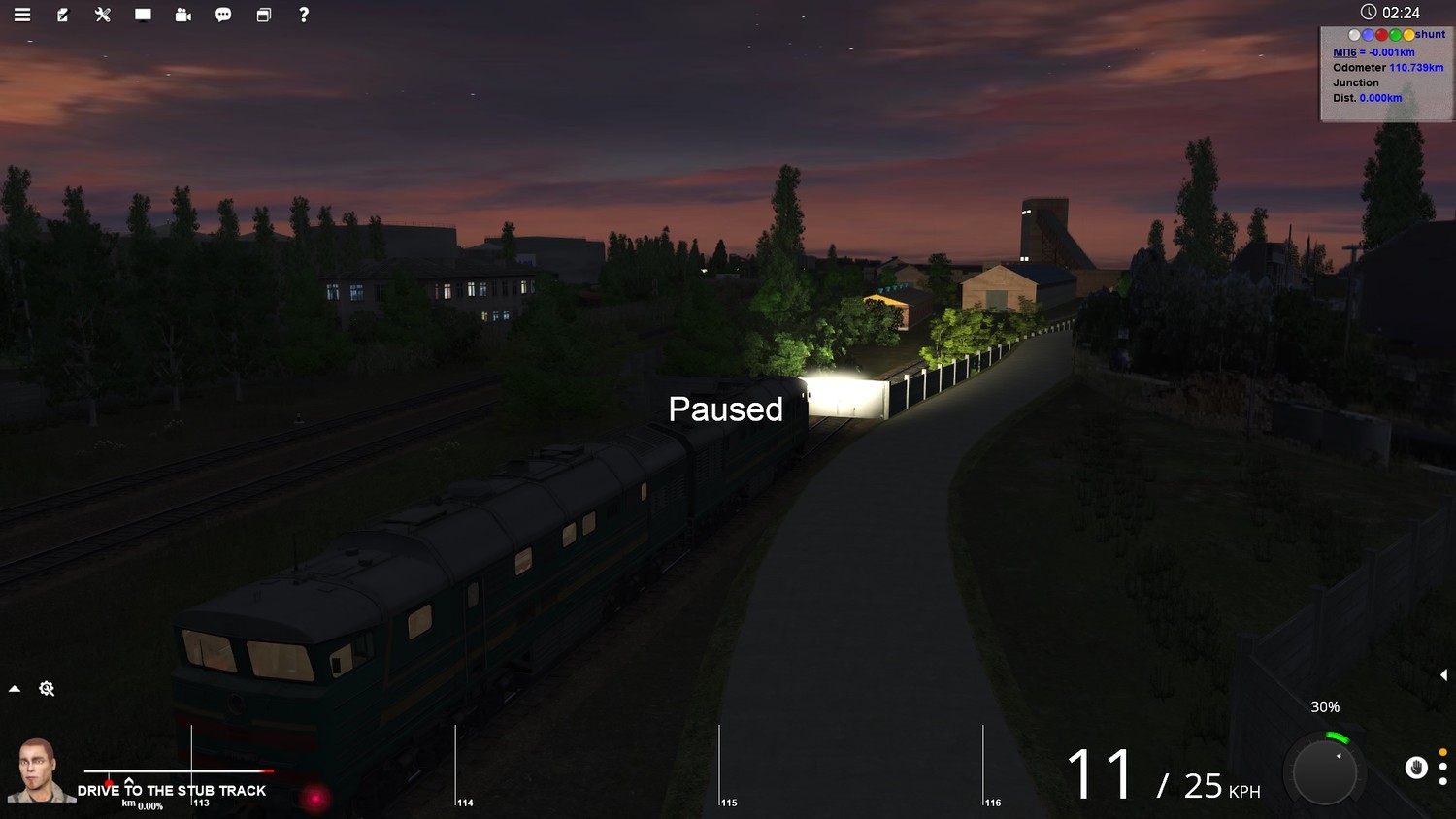The image size is (1456, 819).
Task: Open the video camera view menu
Action: 183,15
